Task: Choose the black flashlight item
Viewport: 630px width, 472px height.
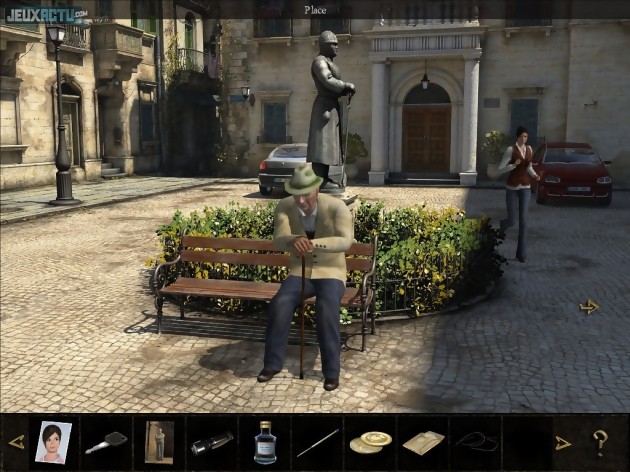Action: (x=212, y=442)
